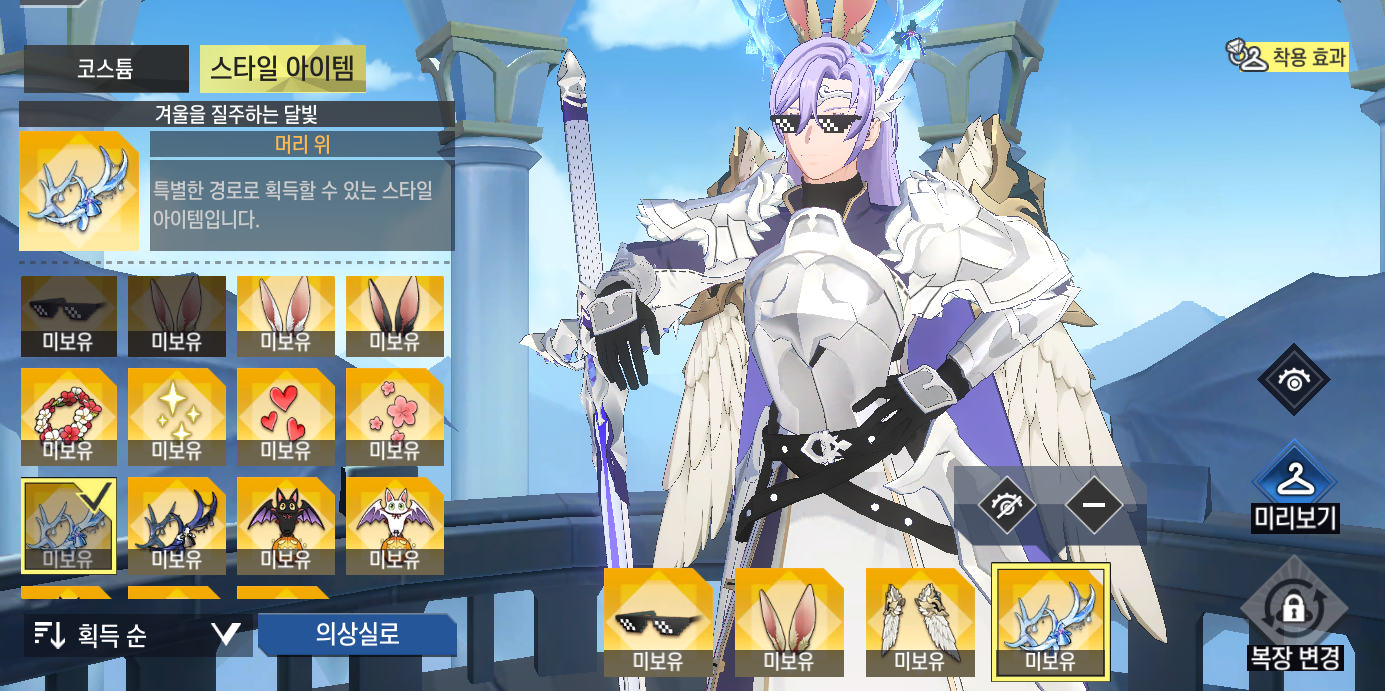Select the pink cherry blossom item
The height and width of the screenshot is (691, 1385).
click(x=395, y=417)
